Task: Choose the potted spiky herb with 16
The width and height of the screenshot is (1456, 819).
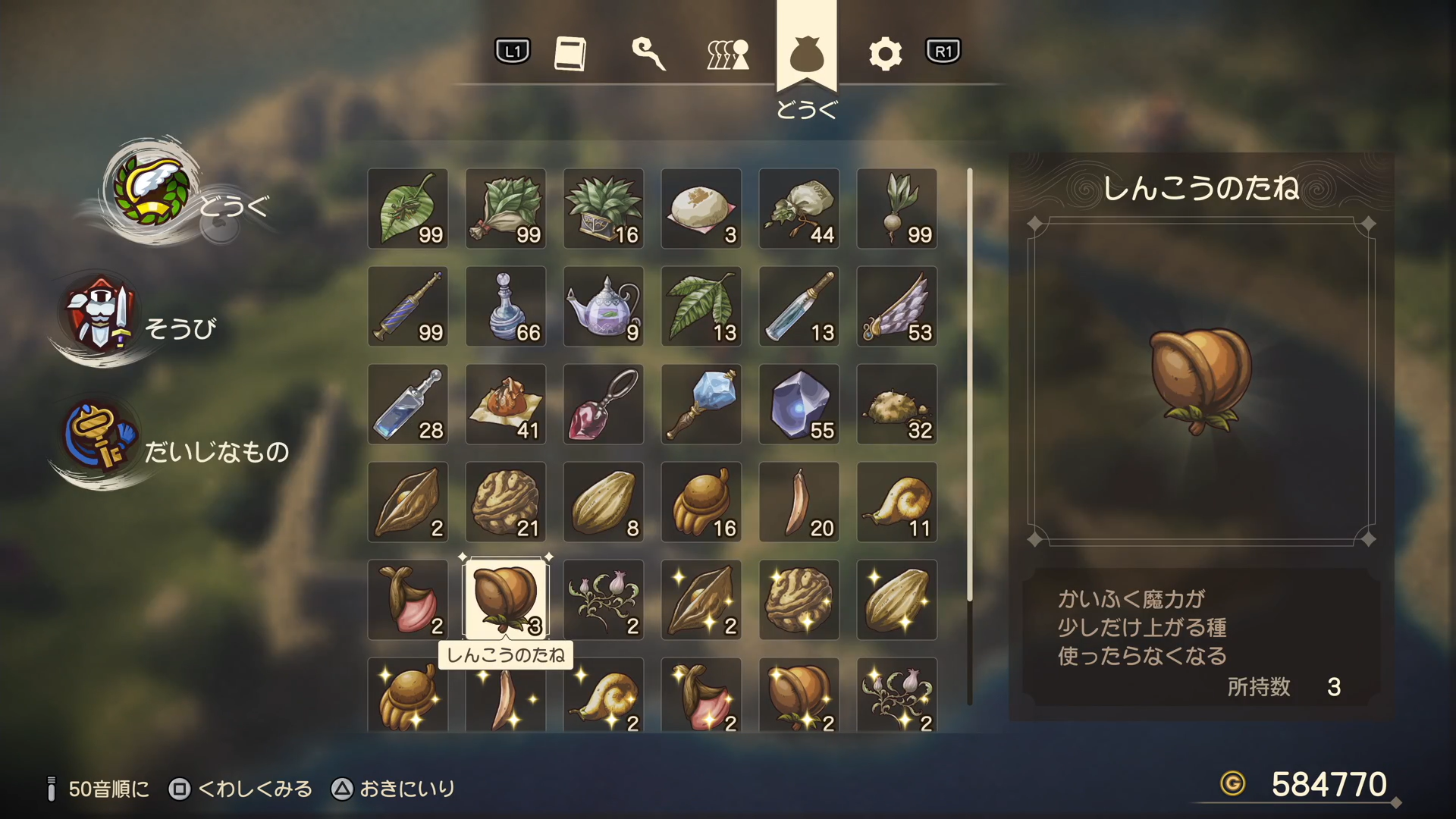Action: (604, 209)
